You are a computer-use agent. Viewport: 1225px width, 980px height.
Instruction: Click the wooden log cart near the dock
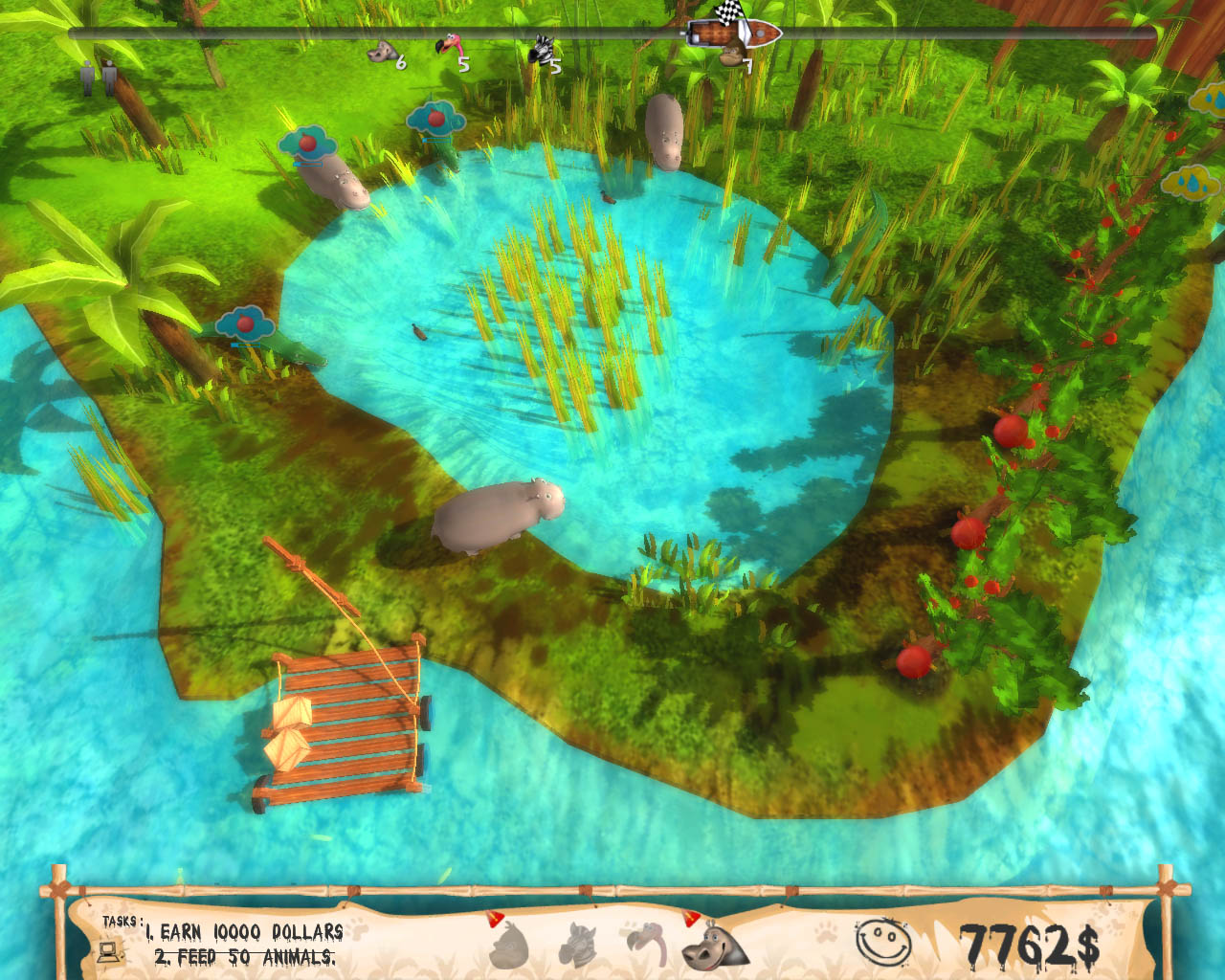(340, 727)
